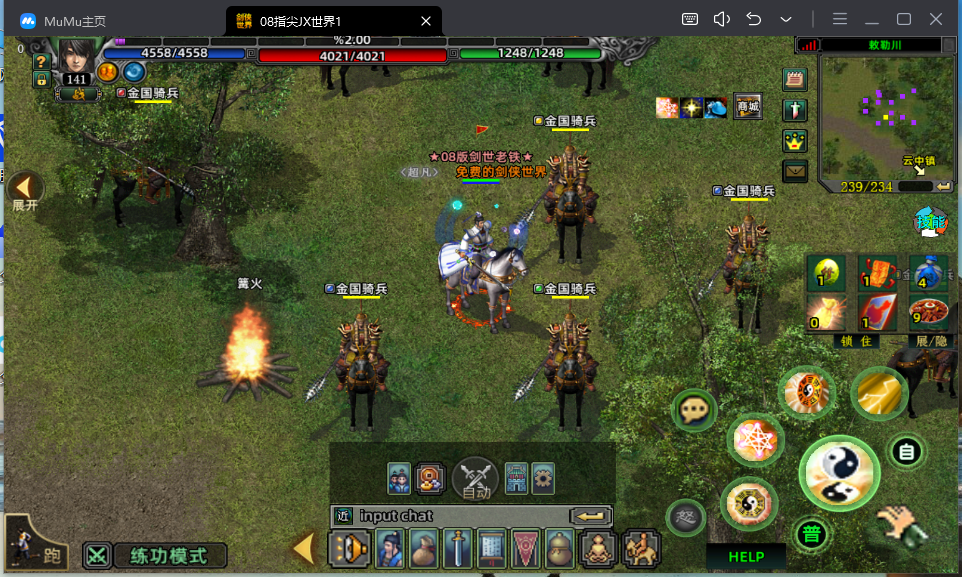Use the large yin-yang main attack skill

point(838,473)
